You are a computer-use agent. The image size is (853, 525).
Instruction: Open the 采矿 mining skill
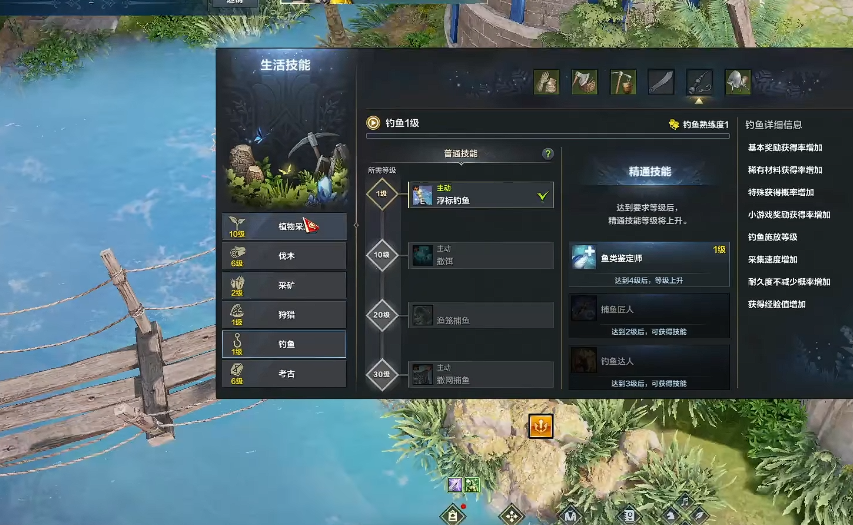[x=285, y=285]
